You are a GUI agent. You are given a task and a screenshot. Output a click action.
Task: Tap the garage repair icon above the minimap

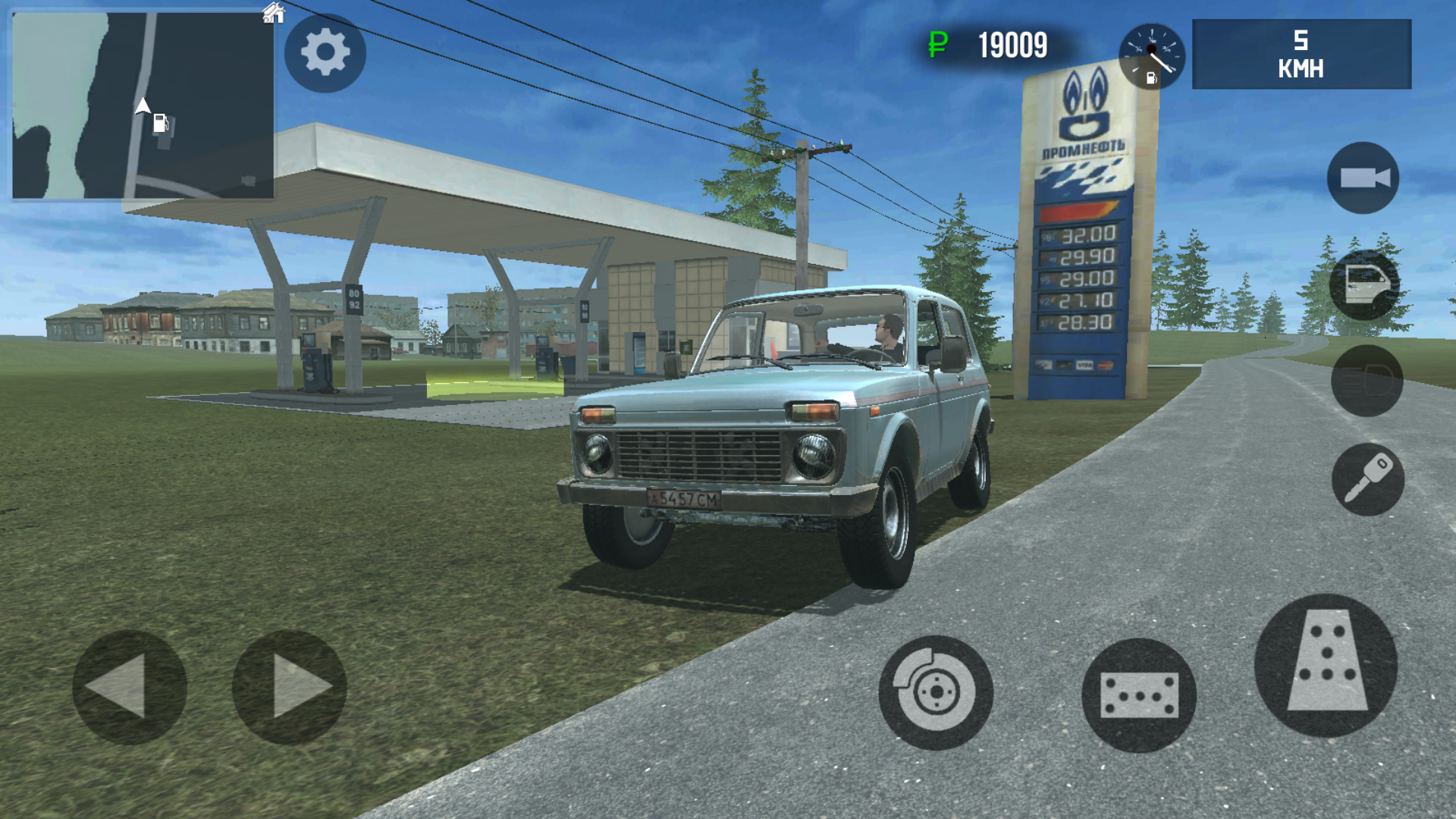[275, 12]
